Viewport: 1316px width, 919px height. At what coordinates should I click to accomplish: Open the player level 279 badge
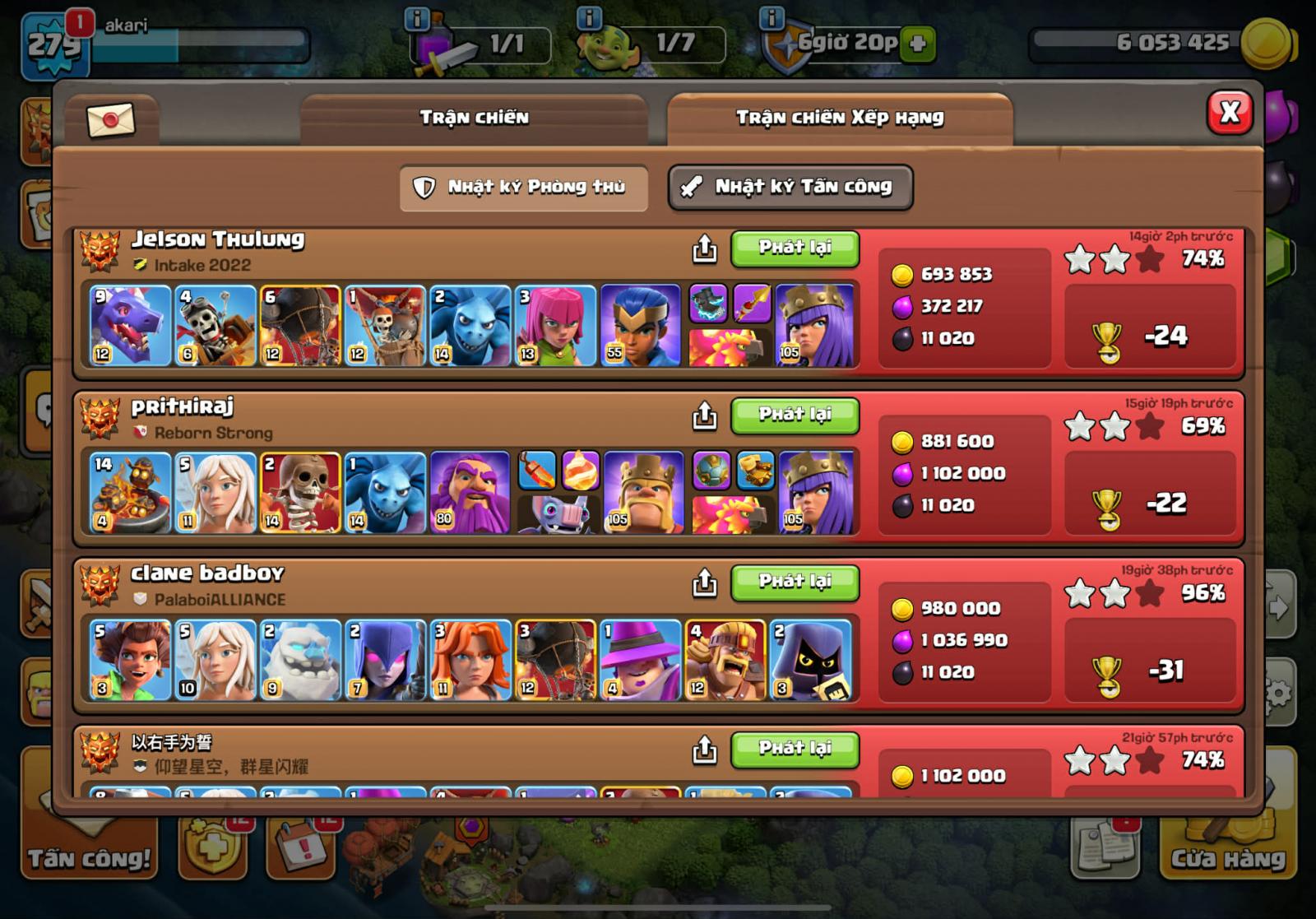54,44
